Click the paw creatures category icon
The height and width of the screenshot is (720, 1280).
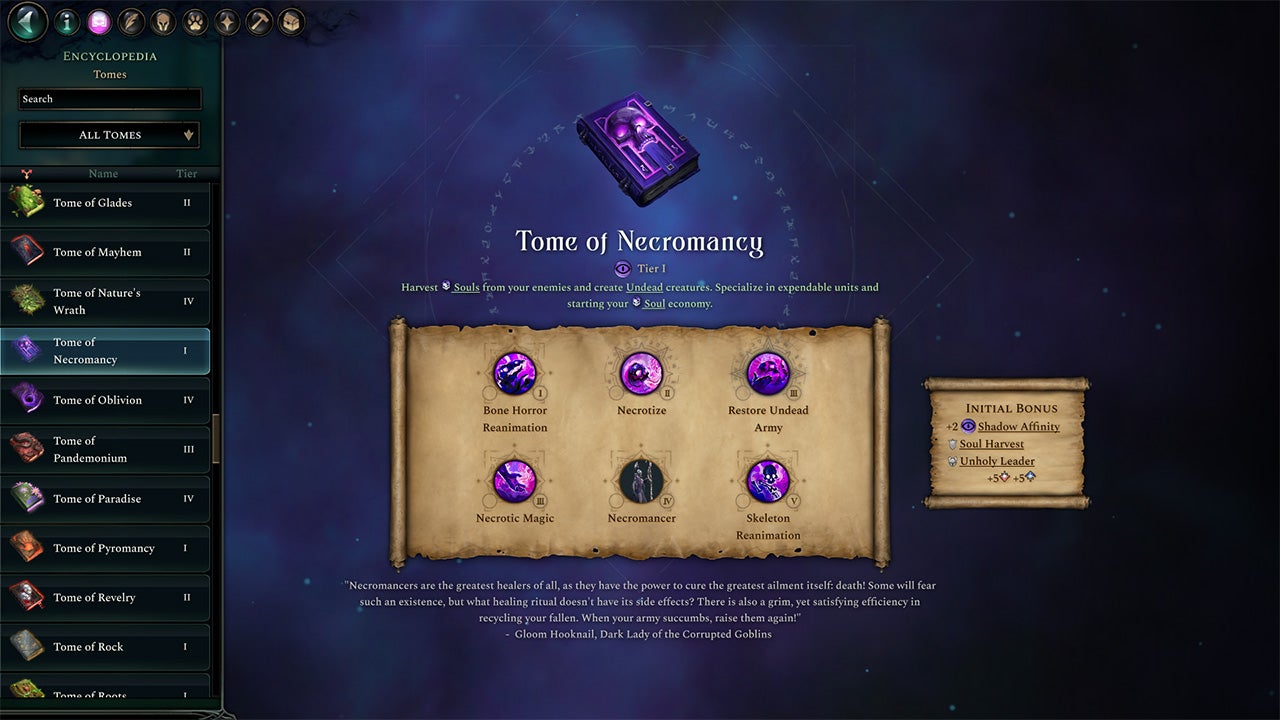(195, 21)
